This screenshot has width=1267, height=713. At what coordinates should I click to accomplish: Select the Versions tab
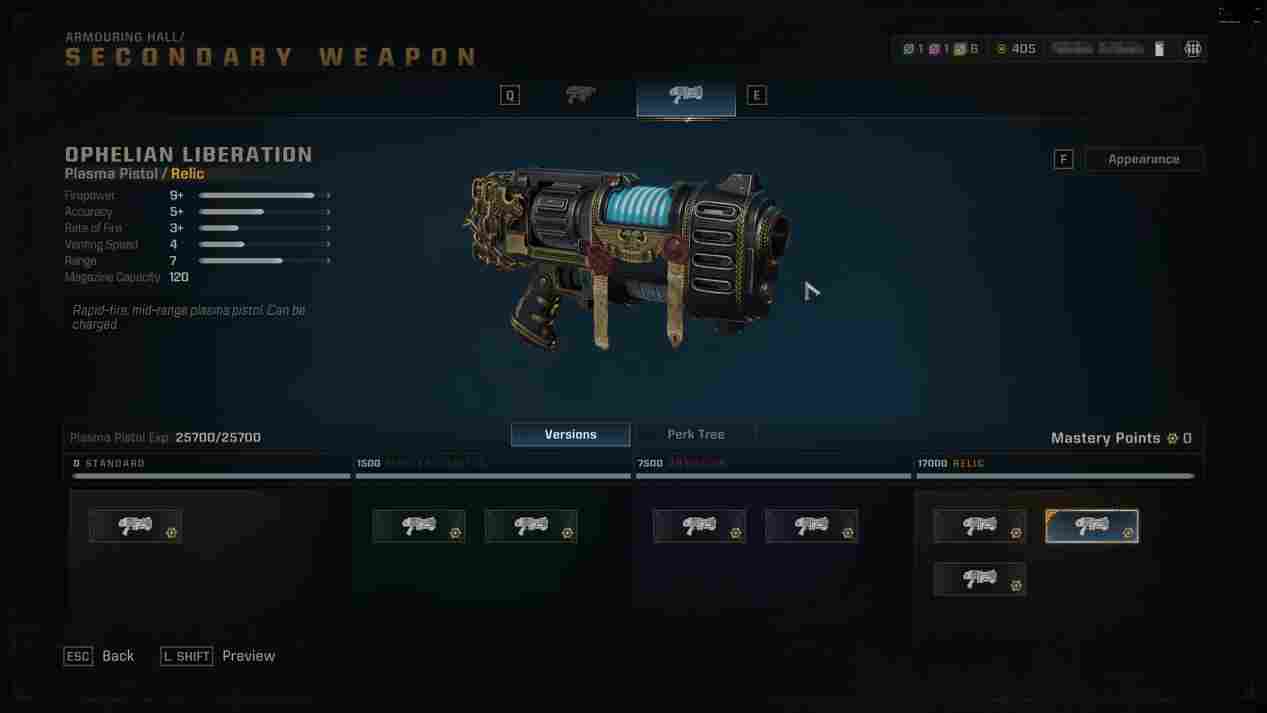click(x=570, y=434)
